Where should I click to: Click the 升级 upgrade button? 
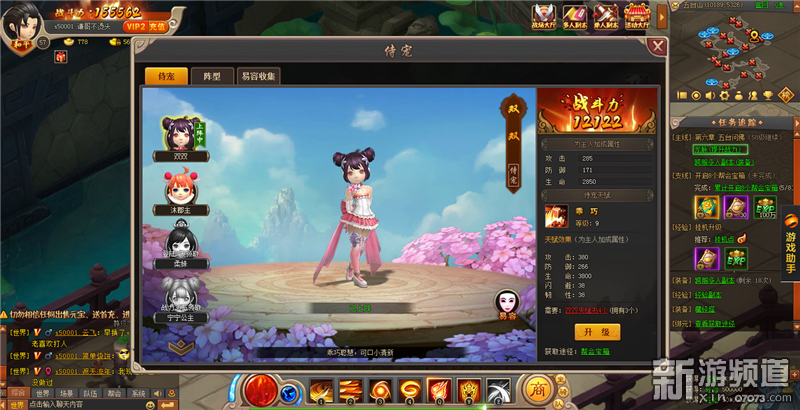[x=597, y=329]
